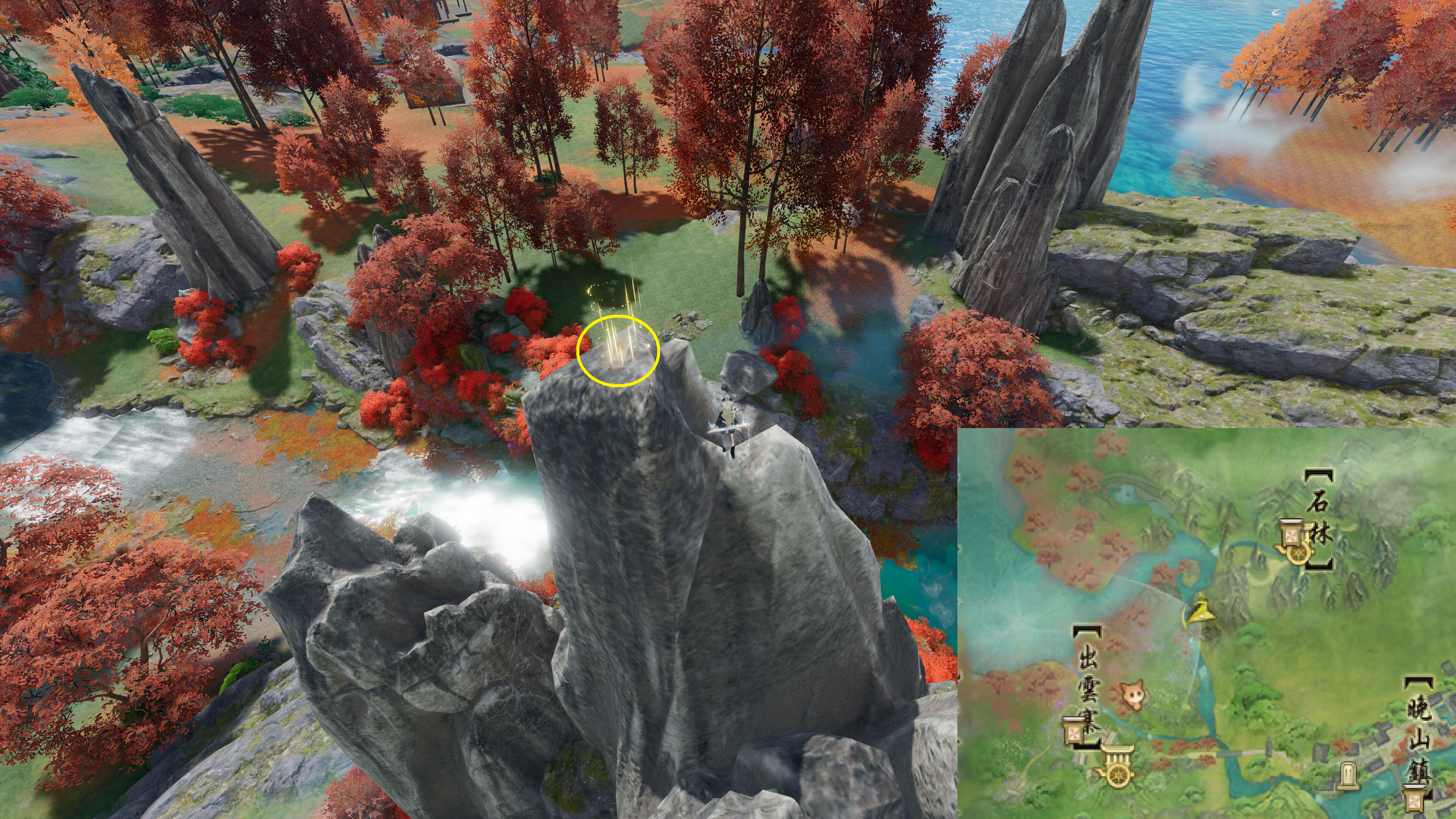Choose the scroll marker at 石林
The image size is (1456, 819).
coord(1289,535)
